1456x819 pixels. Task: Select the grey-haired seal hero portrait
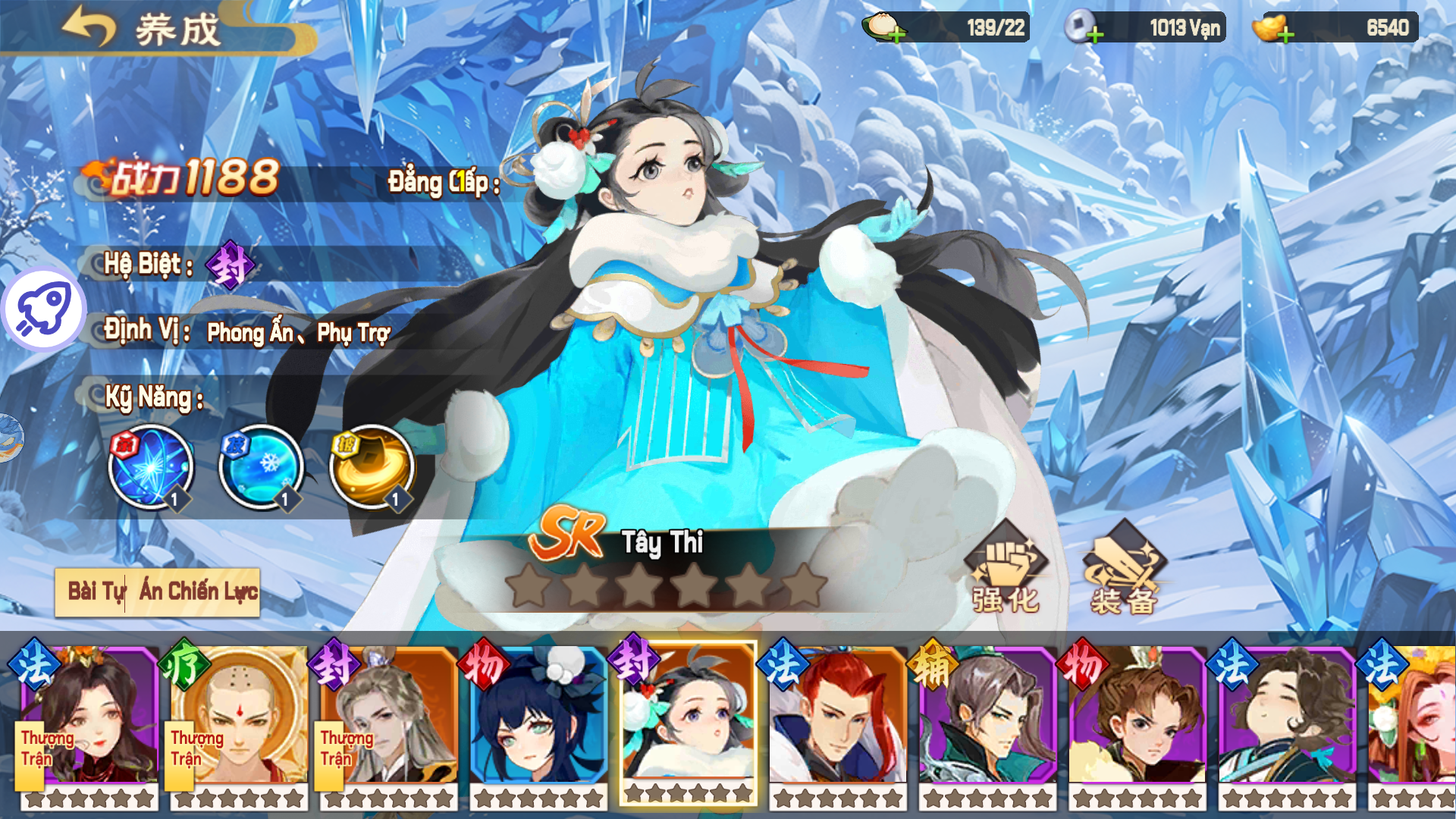point(388,717)
